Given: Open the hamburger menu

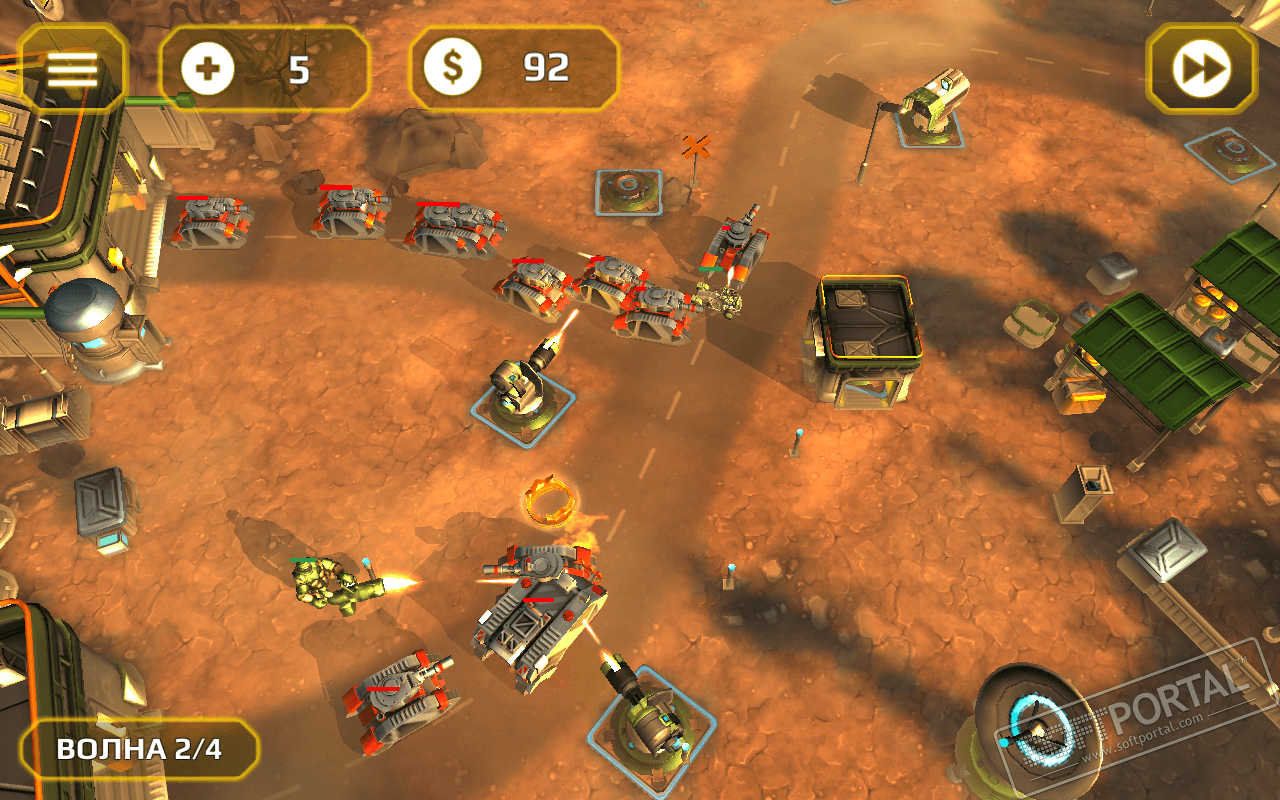Looking at the screenshot, I should coord(72,68).
